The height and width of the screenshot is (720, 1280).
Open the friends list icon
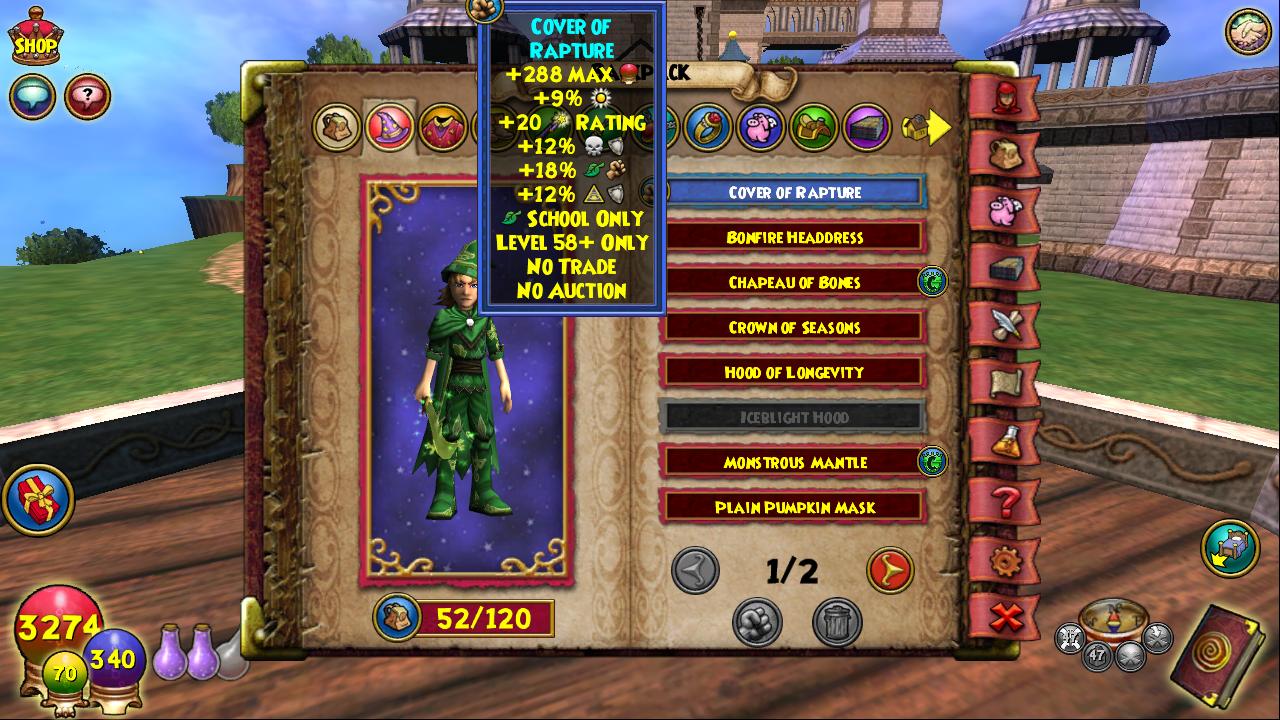[1247, 30]
